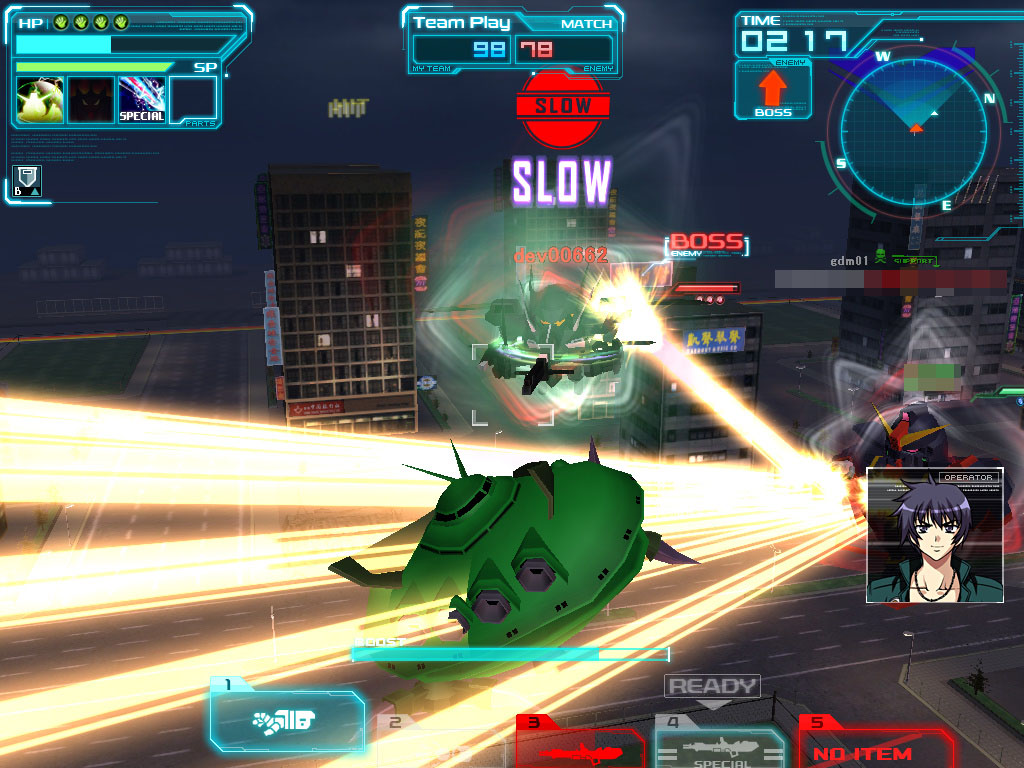
Task: Select the empty PARTS slot
Action: coord(193,100)
